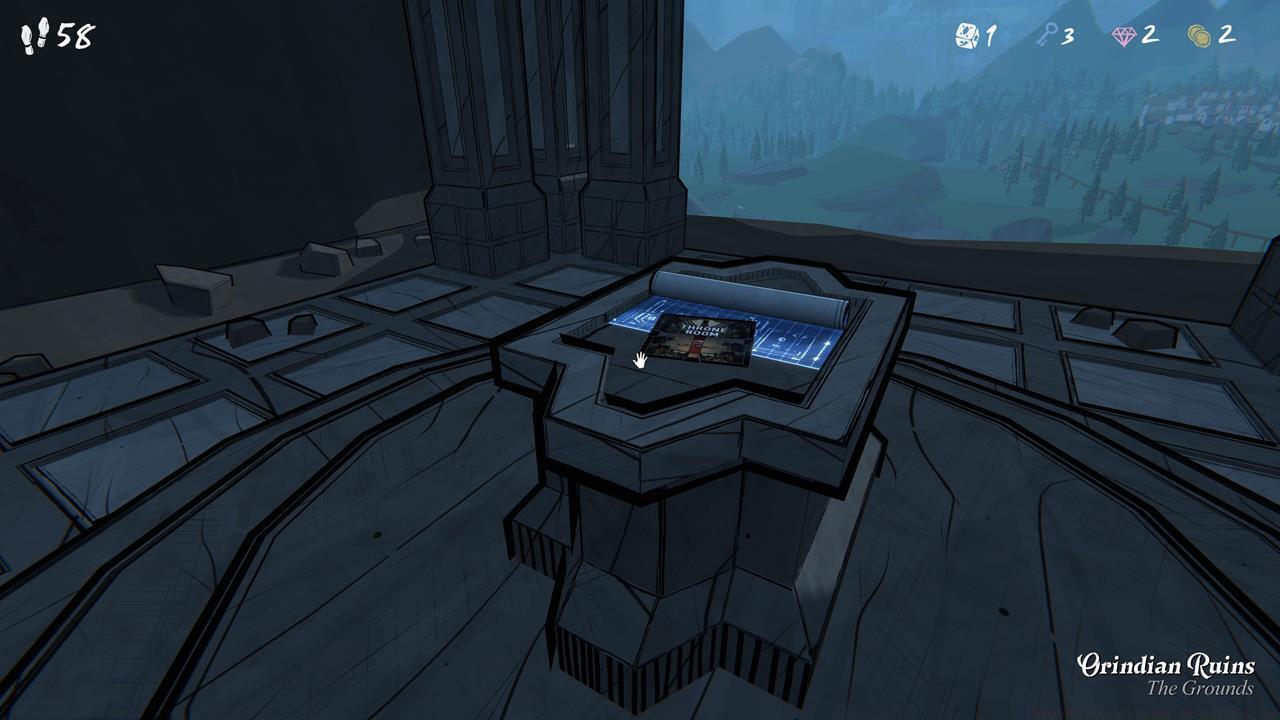Viewport: 1280px width, 720px height.
Task: Click the glowing symbol left of the card
Action: tap(641, 319)
